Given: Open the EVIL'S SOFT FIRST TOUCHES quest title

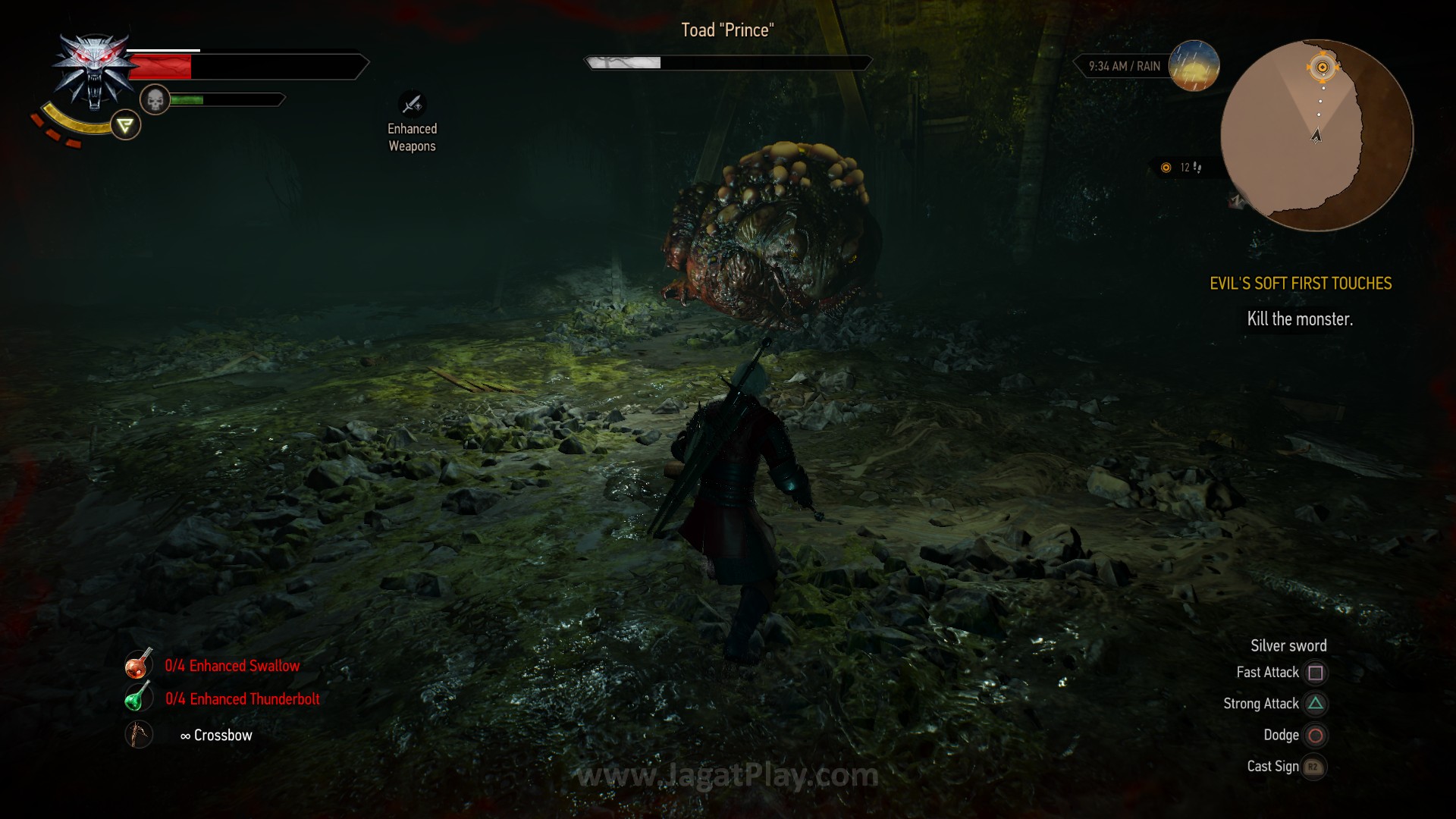Looking at the screenshot, I should [x=1301, y=284].
